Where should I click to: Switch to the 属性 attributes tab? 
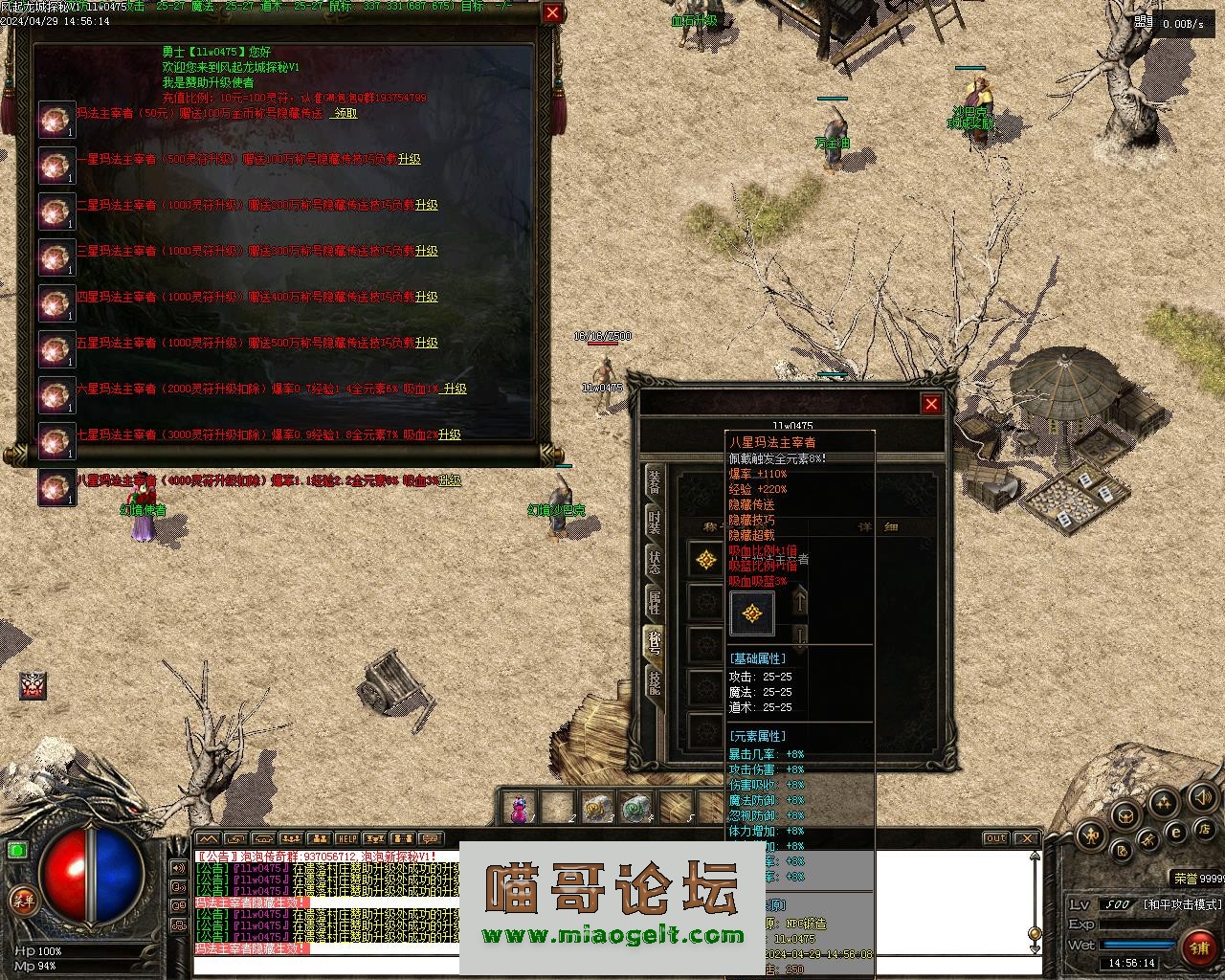pos(655,602)
